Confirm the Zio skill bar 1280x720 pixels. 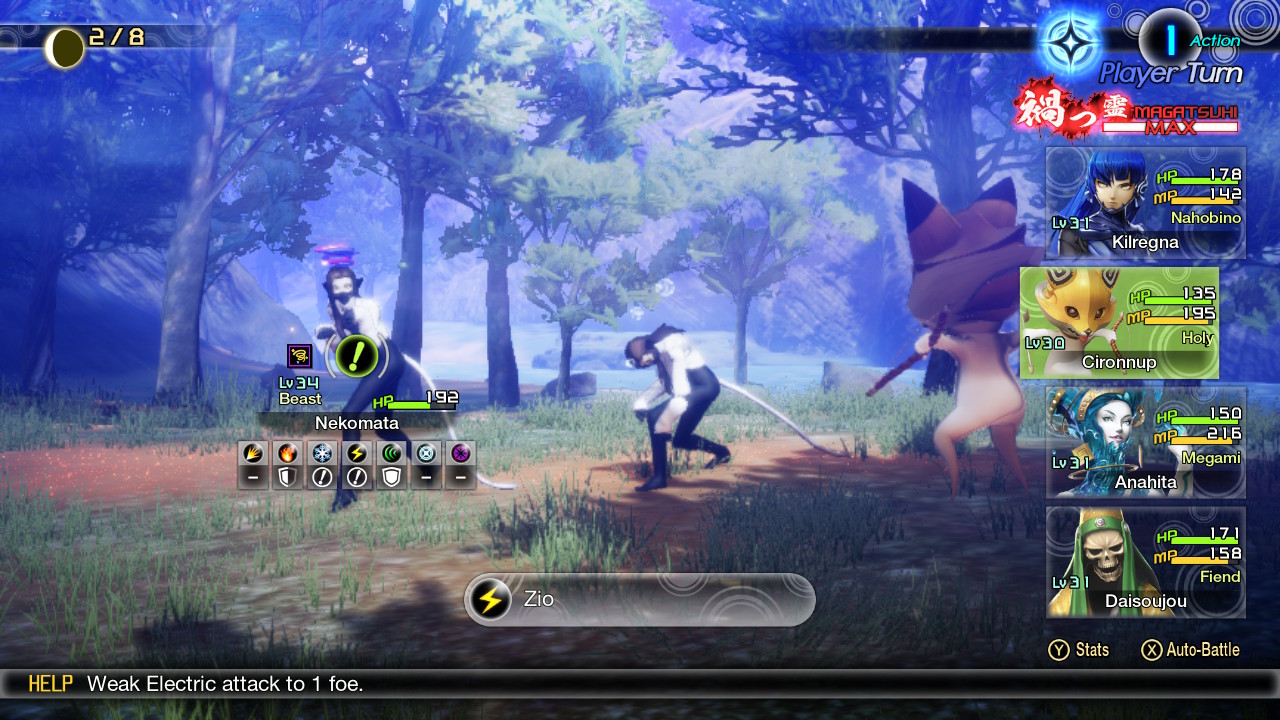[640, 600]
